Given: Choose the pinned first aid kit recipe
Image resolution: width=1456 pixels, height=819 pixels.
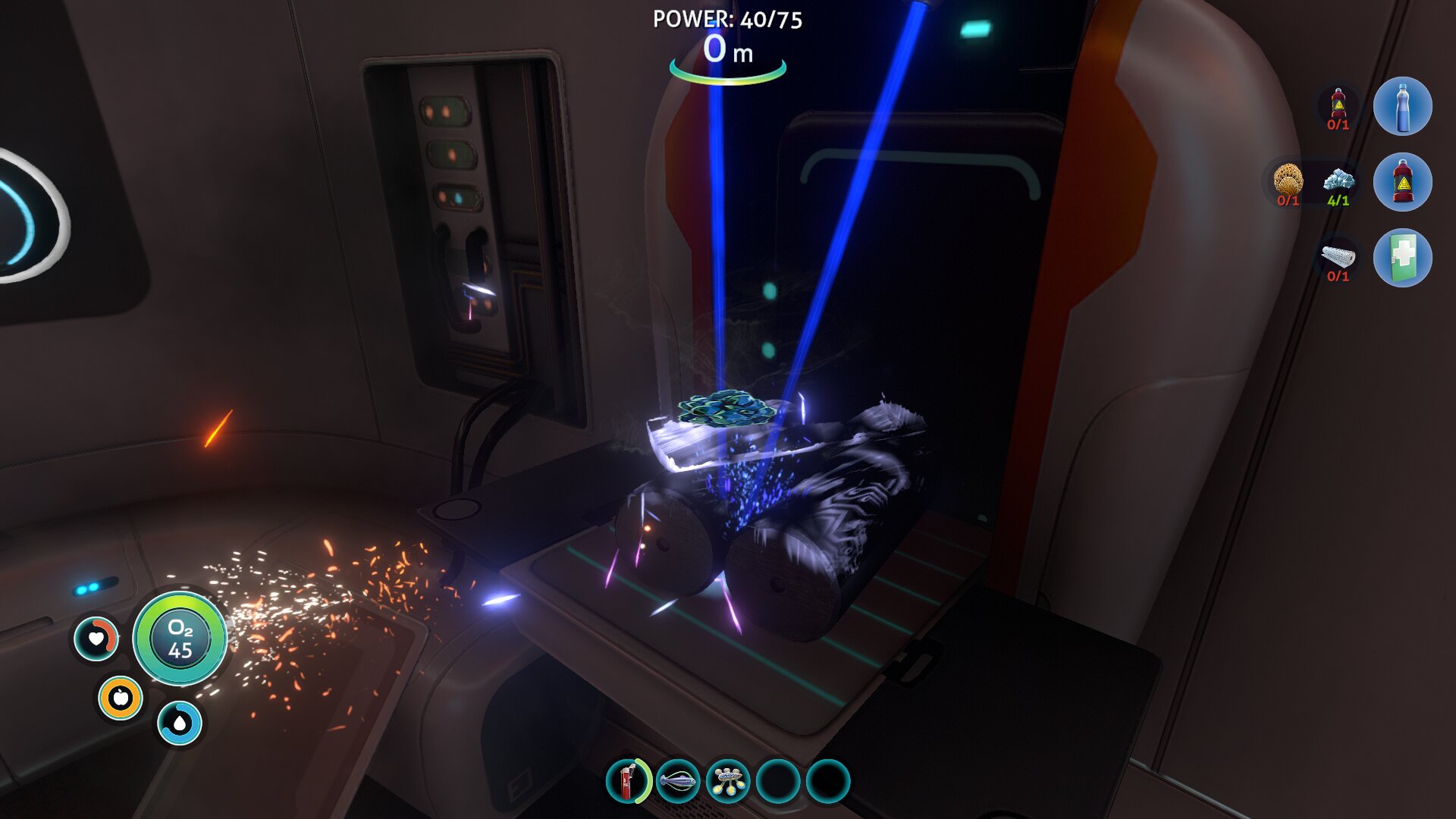Looking at the screenshot, I should tap(1402, 258).
